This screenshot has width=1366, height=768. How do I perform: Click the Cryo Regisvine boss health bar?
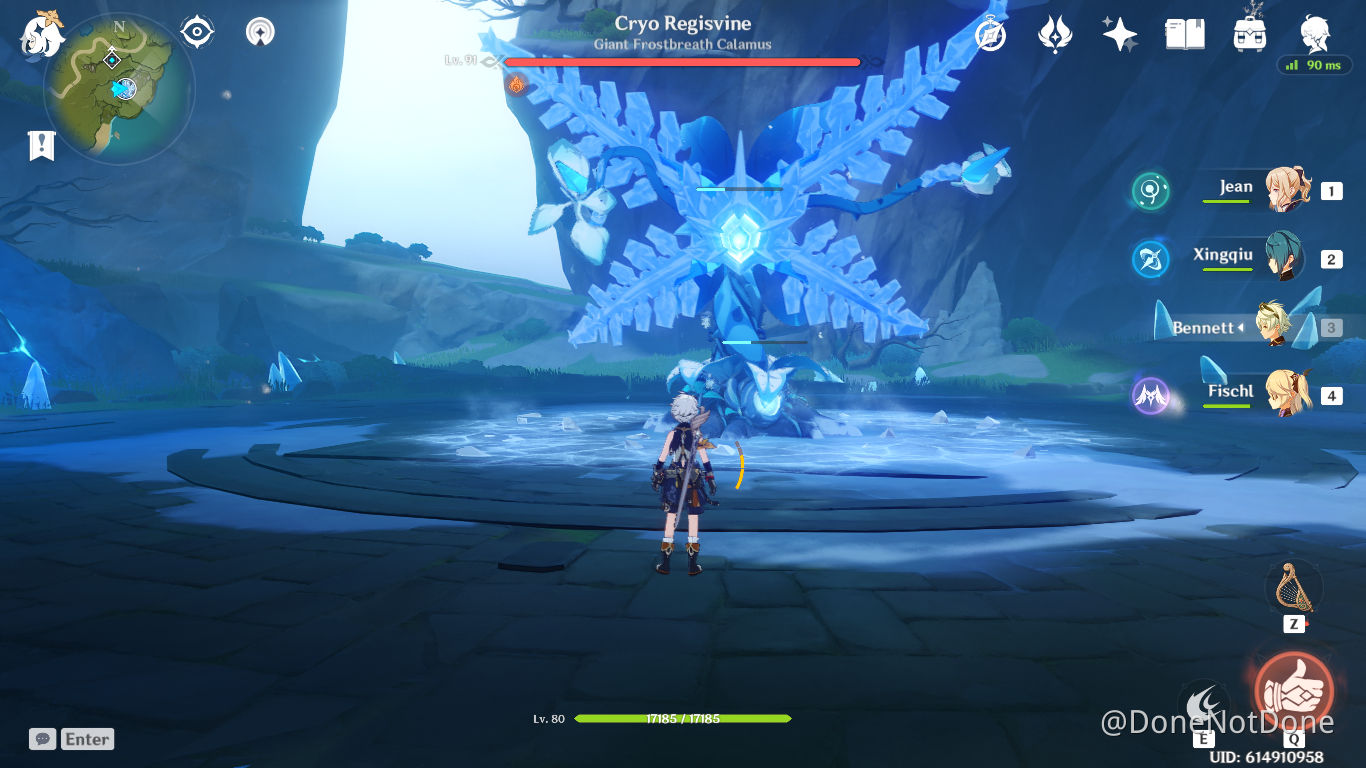[683, 62]
